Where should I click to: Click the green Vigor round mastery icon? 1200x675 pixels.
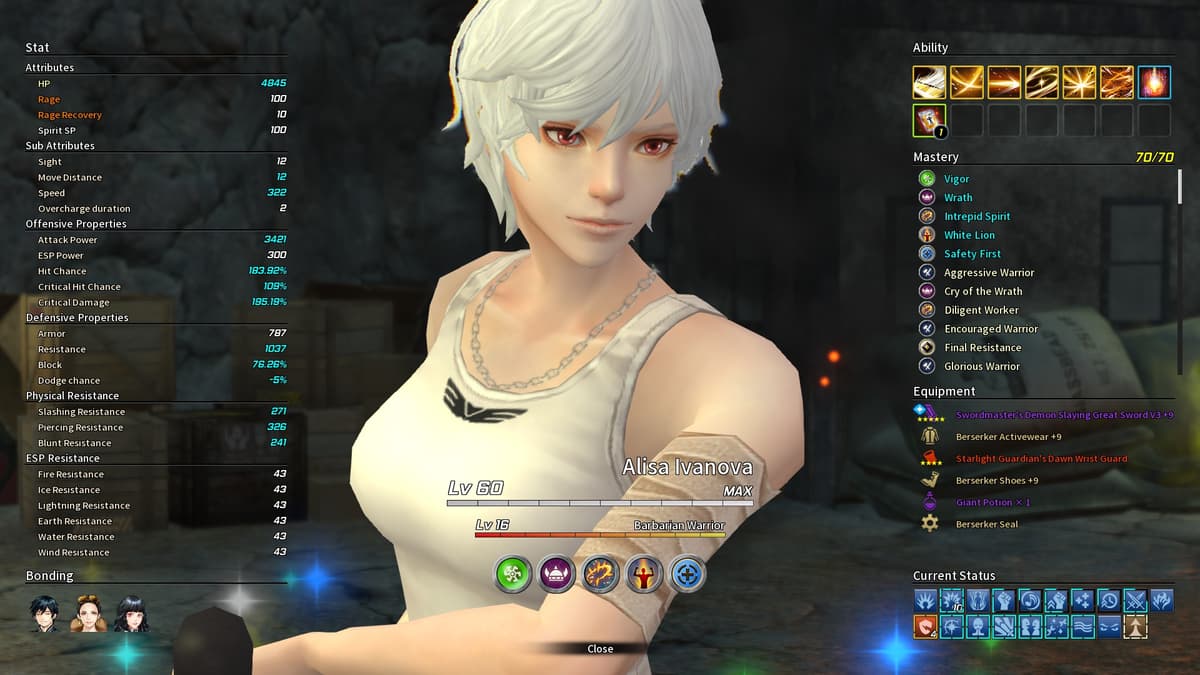tap(514, 573)
